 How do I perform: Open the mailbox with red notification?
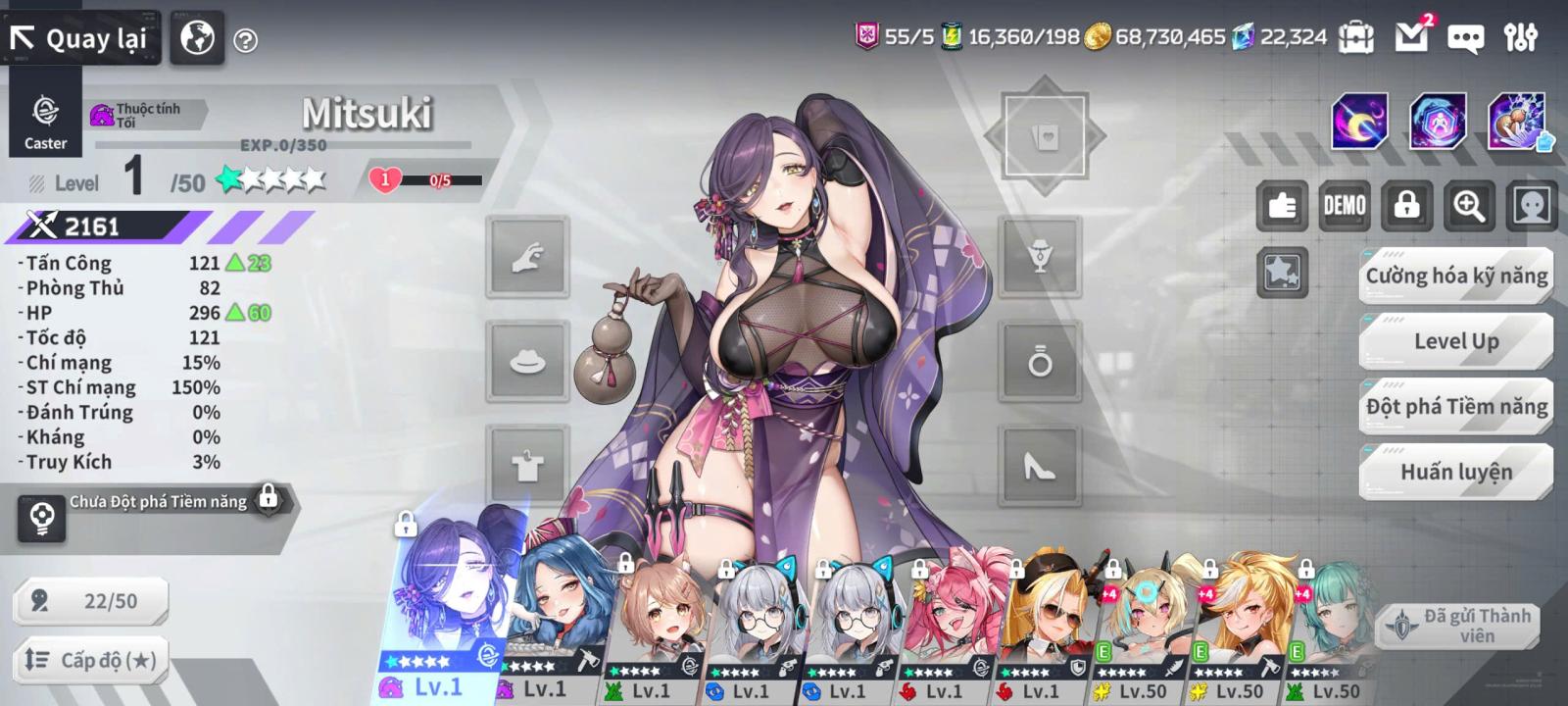[x=1411, y=37]
